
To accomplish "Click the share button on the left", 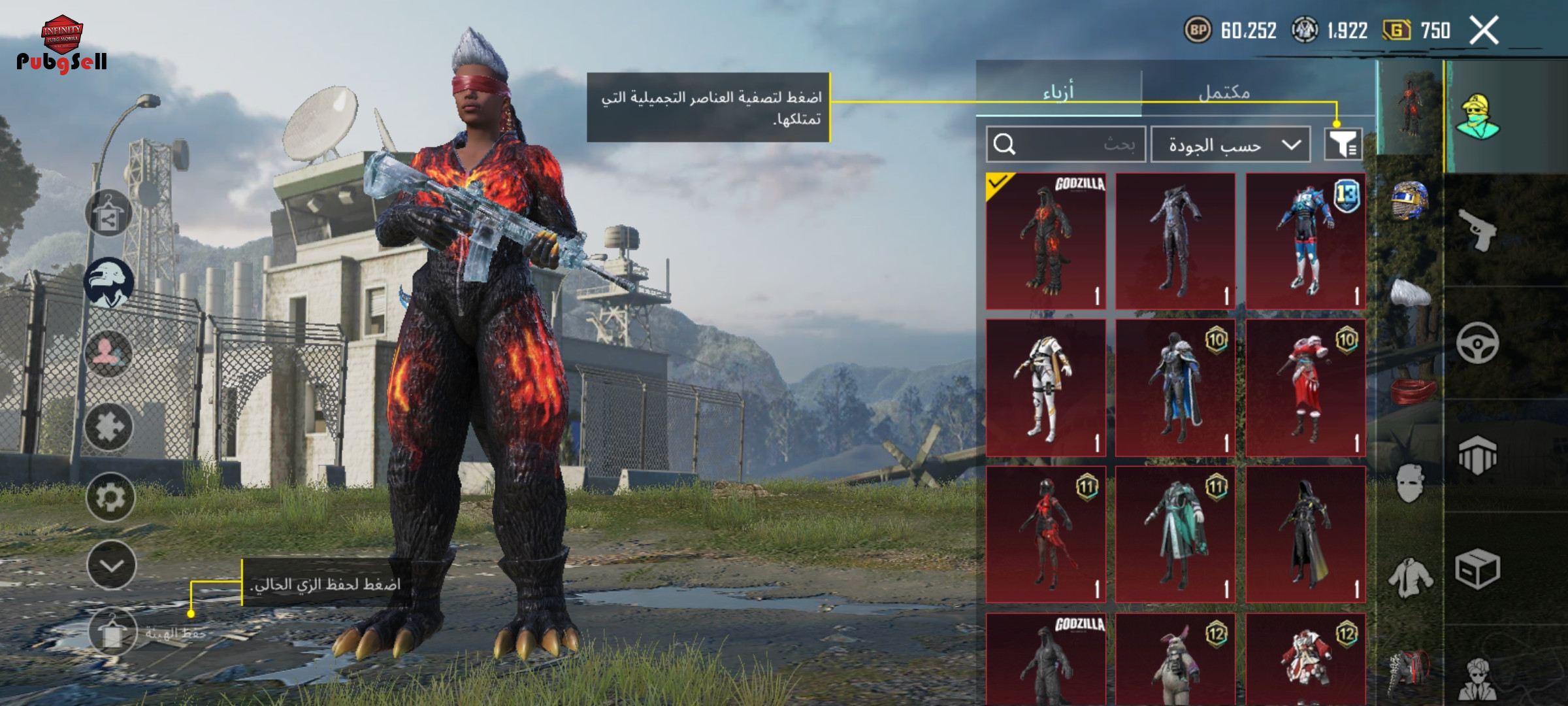I will point(108,214).
